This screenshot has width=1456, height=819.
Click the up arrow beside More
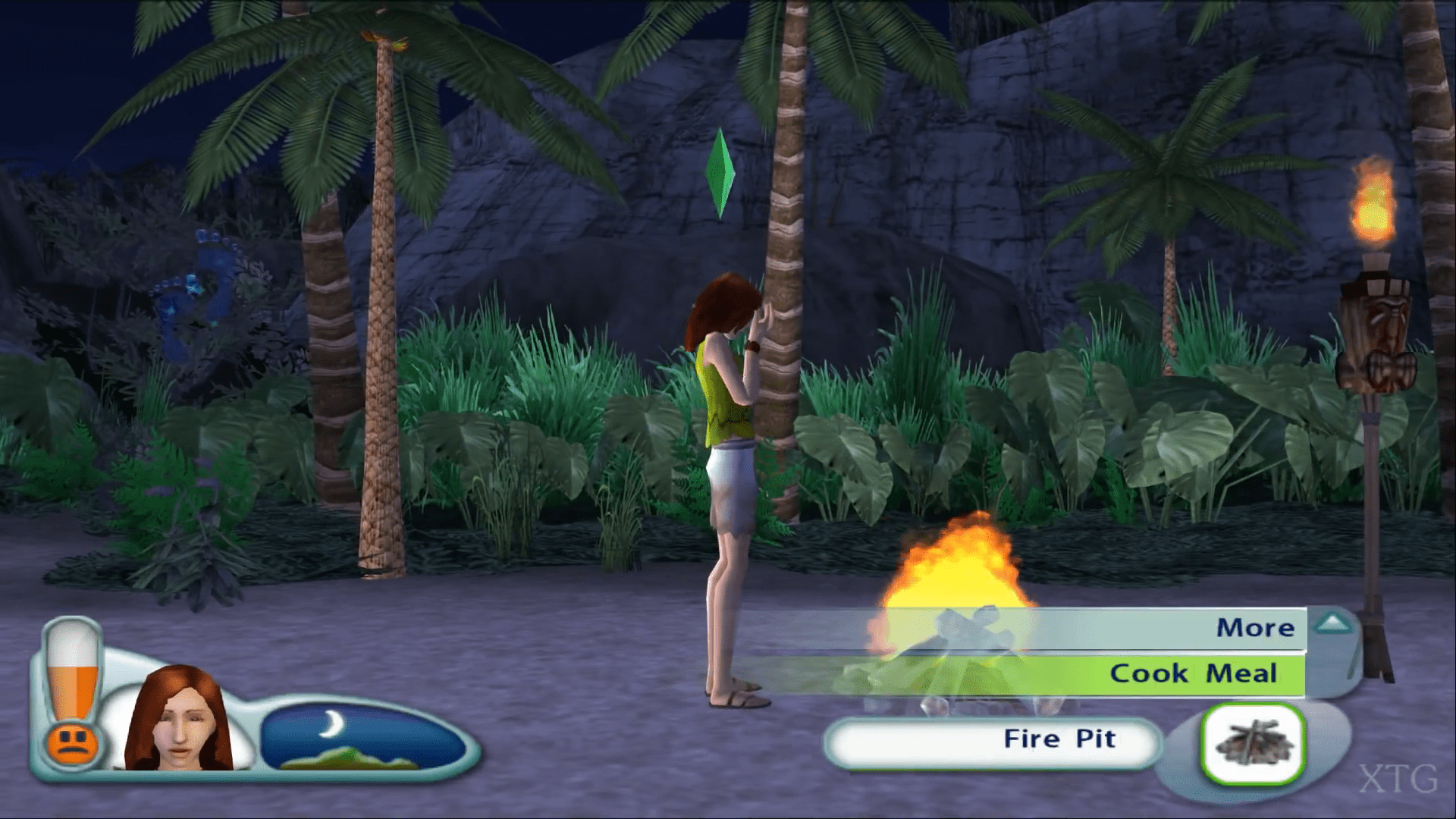(x=1333, y=624)
